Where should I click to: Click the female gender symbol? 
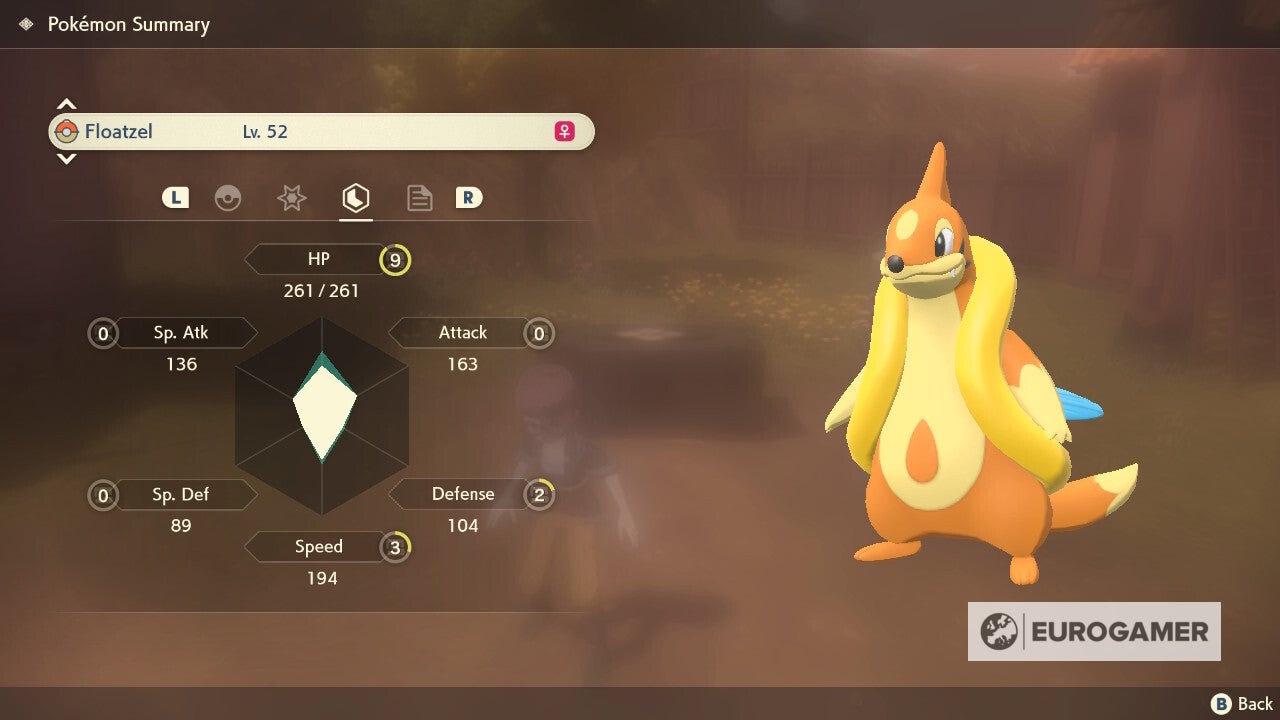pos(563,131)
